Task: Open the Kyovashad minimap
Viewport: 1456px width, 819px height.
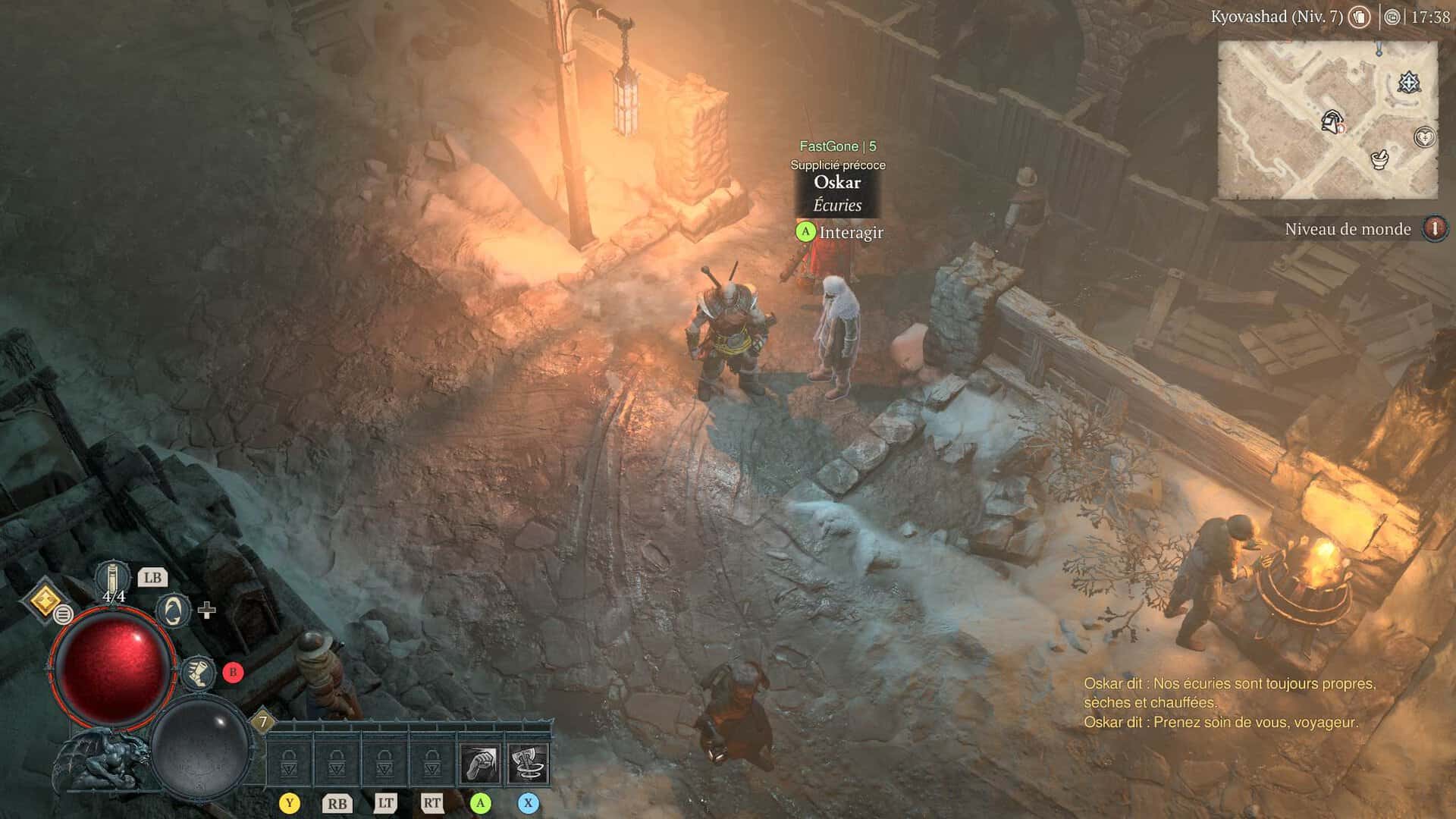Action: 1327,120
